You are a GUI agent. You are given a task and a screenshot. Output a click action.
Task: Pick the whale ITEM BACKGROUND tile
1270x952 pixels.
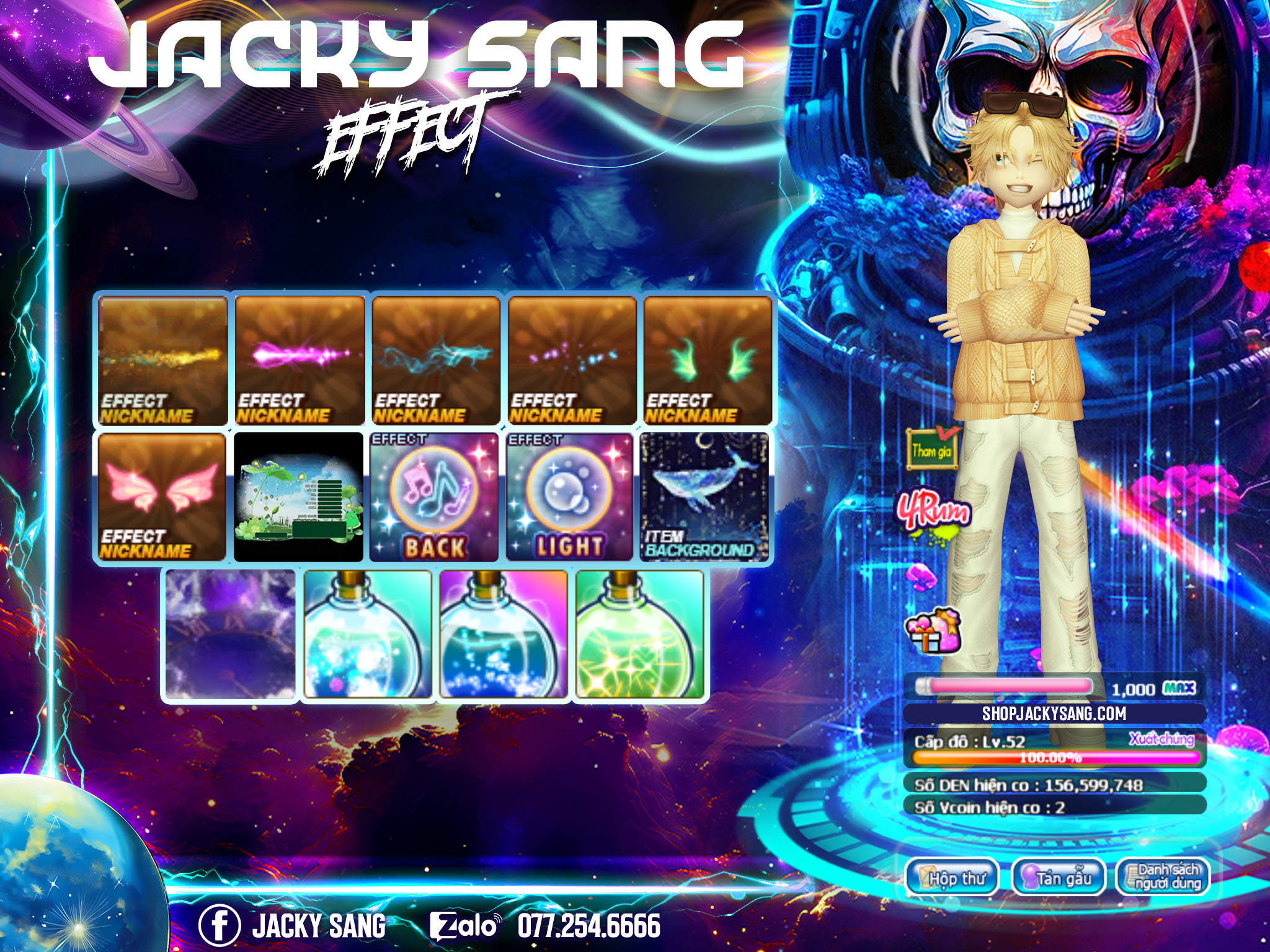tap(705, 497)
